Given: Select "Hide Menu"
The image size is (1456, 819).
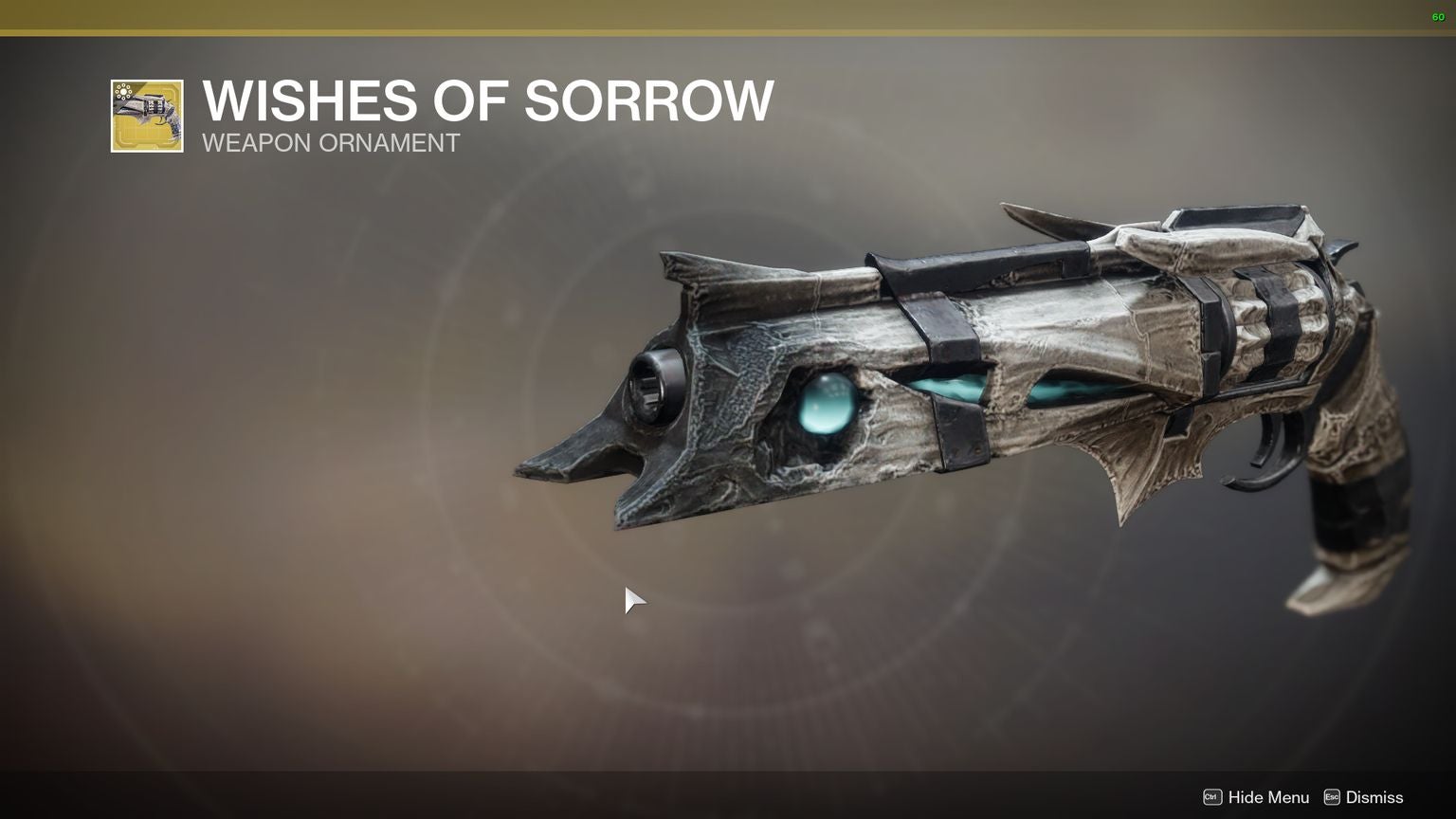Looking at the screenshot, I should tap(1270, 797).
